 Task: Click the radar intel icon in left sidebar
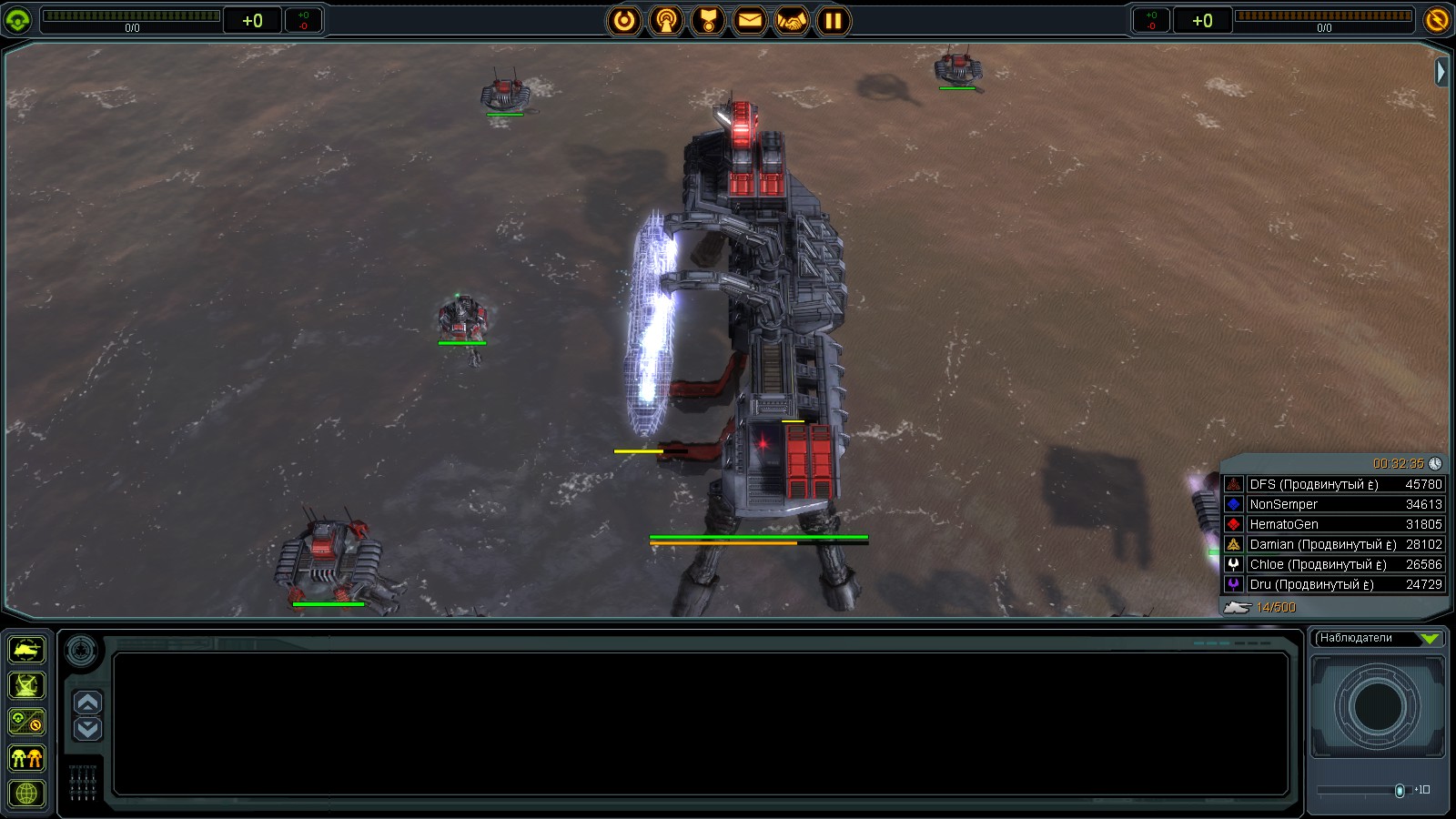25,685
